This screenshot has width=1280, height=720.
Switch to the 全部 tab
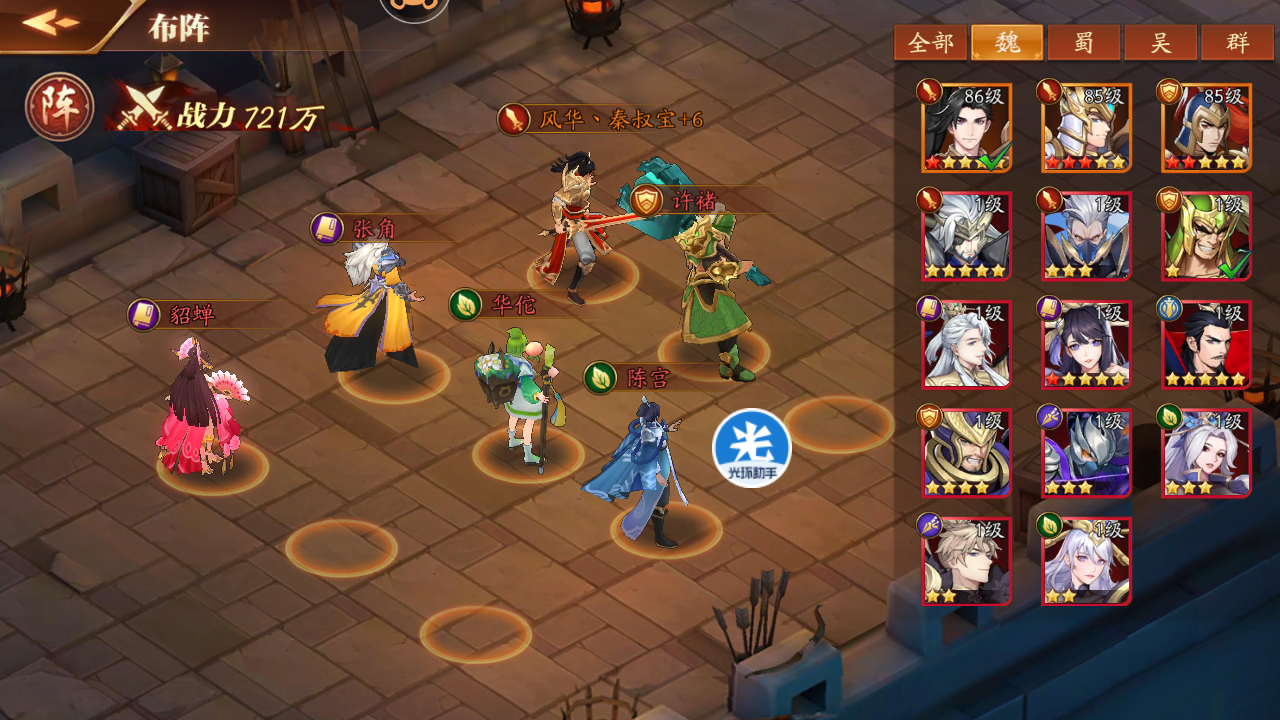tap(930, 43)
